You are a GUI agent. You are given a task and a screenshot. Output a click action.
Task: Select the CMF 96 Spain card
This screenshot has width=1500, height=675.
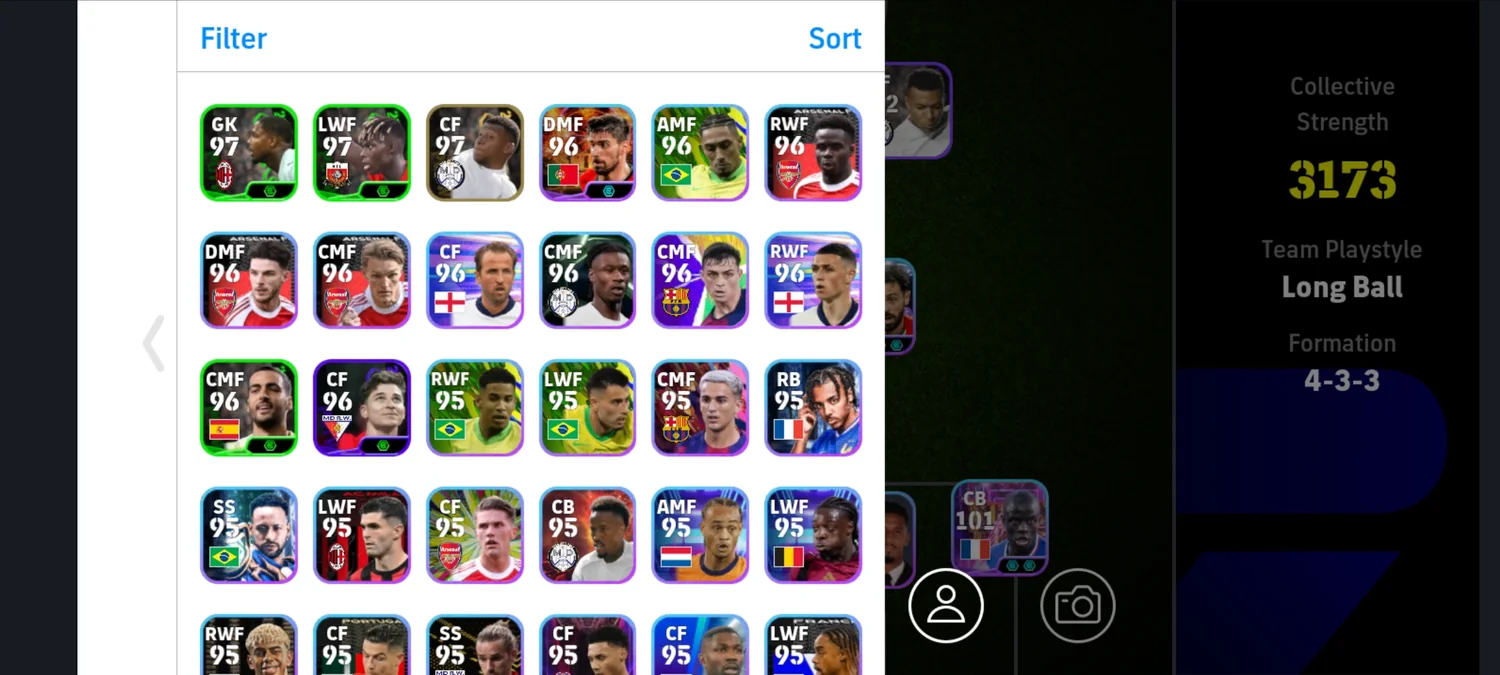pos(249,408)
